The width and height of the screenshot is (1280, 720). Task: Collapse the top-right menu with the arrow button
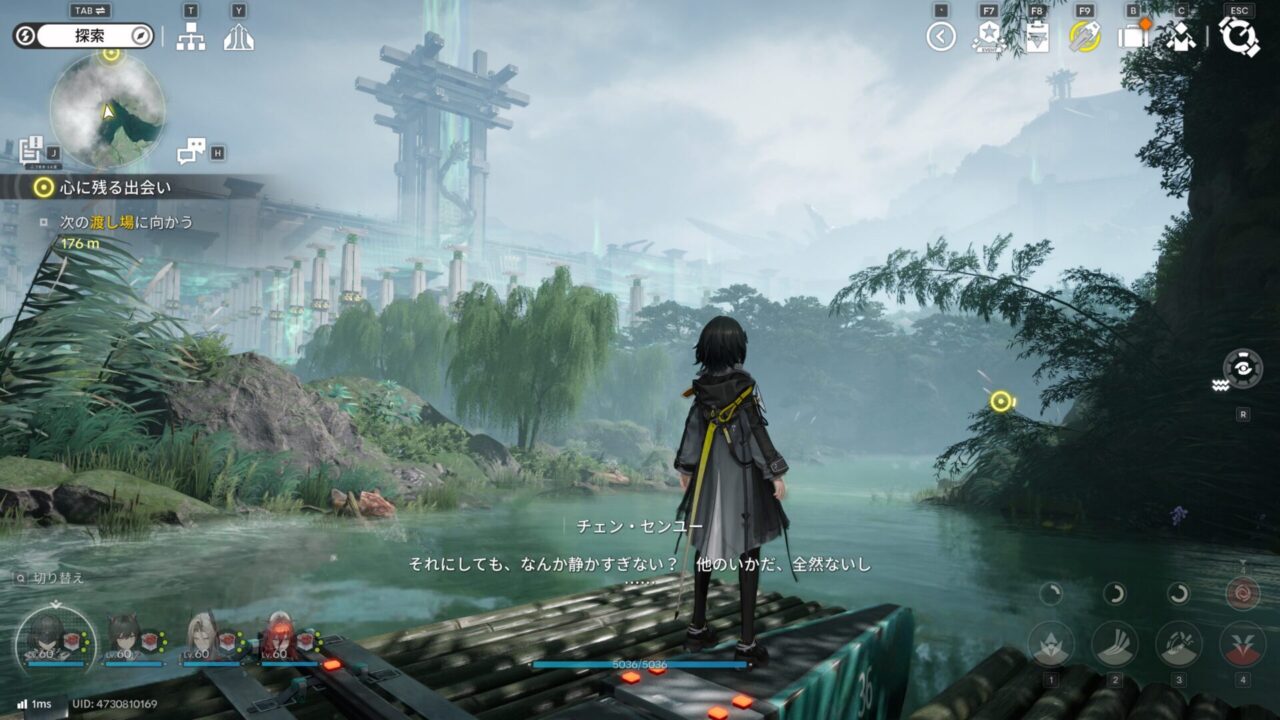click(940, 37)
